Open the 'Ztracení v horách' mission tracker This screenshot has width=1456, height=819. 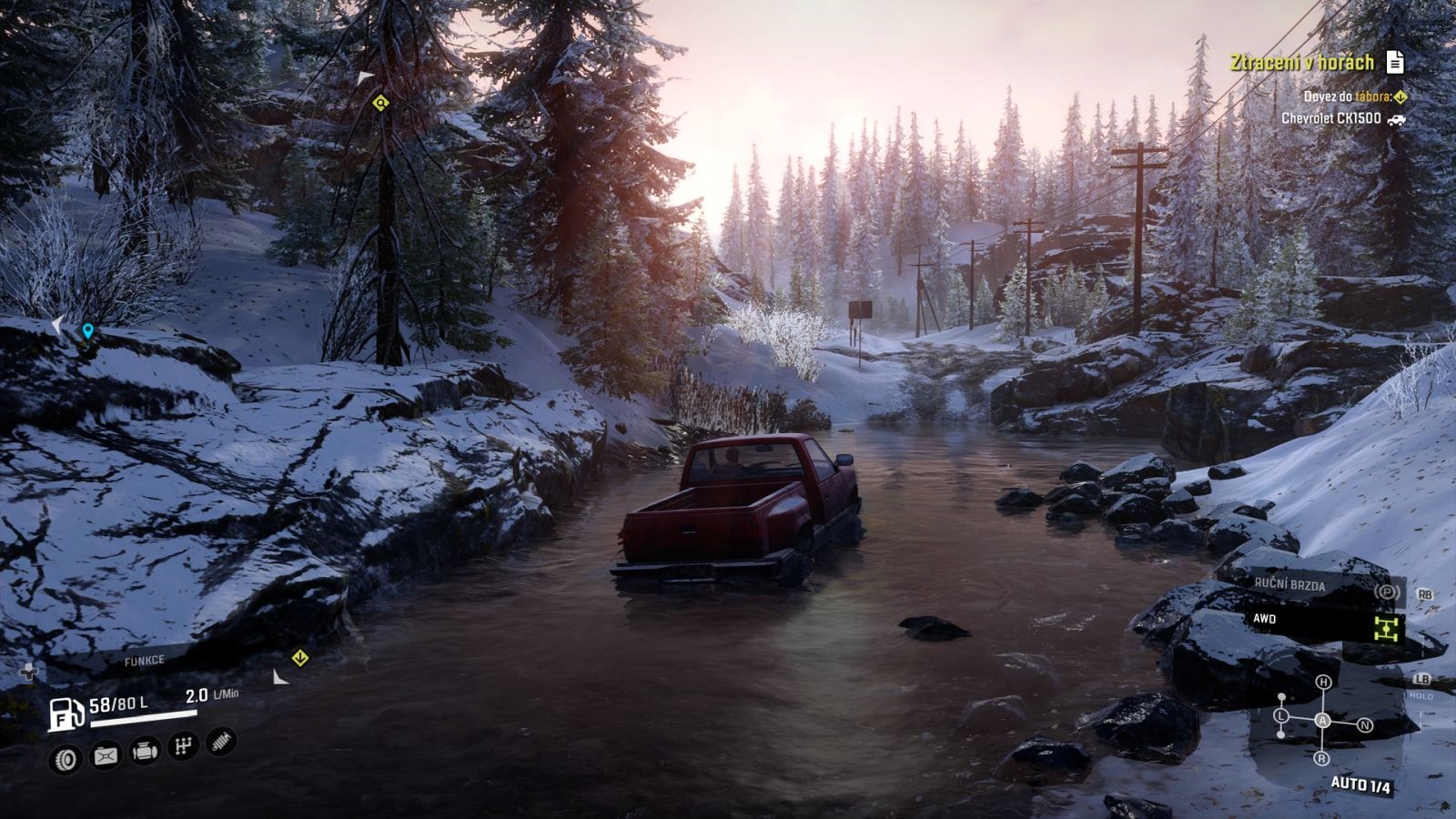(1301, 62)
